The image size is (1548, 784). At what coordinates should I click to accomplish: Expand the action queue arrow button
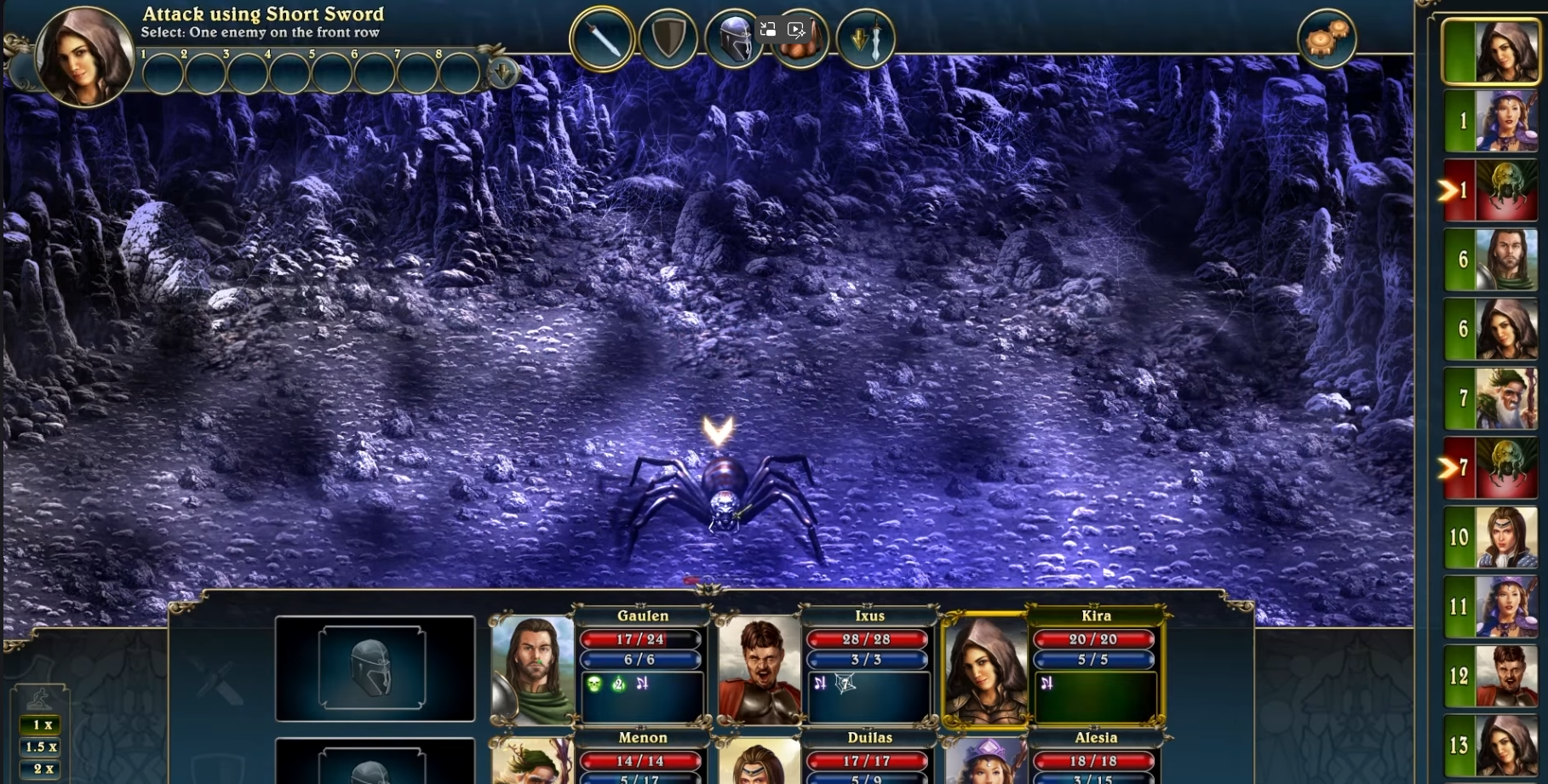[503, 72]
